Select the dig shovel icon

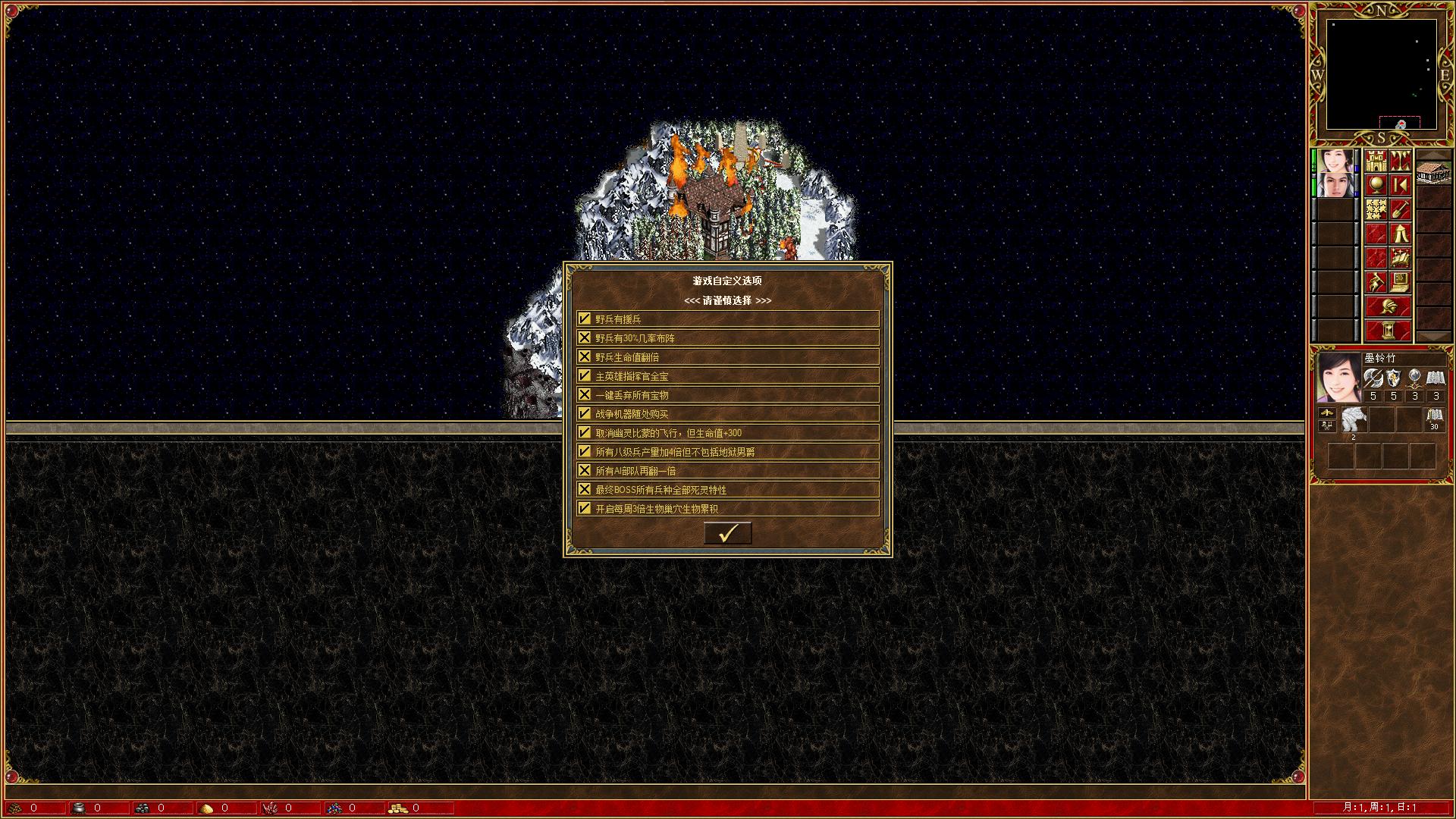pyautogui.click(x=1401, y=210)
